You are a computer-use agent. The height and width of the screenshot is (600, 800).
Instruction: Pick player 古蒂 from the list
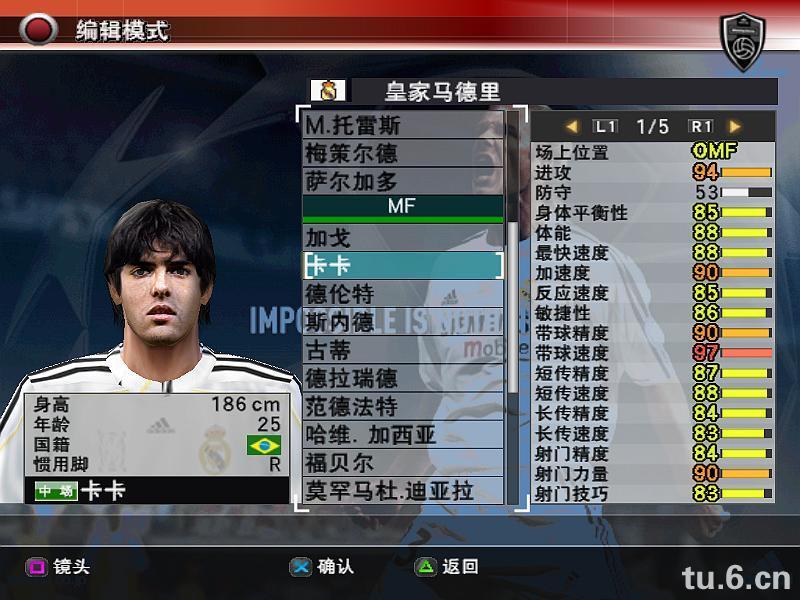(402, 350)
